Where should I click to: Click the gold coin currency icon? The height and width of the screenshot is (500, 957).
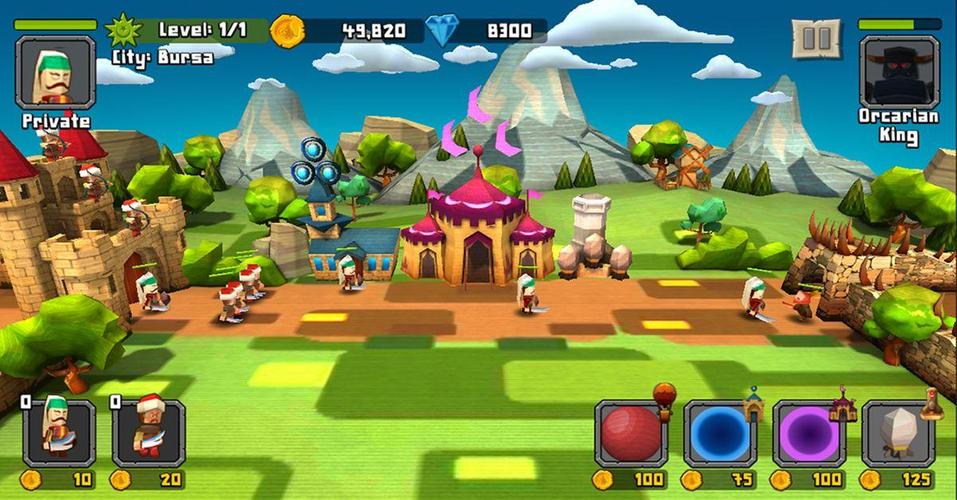[x=287, y=31]
